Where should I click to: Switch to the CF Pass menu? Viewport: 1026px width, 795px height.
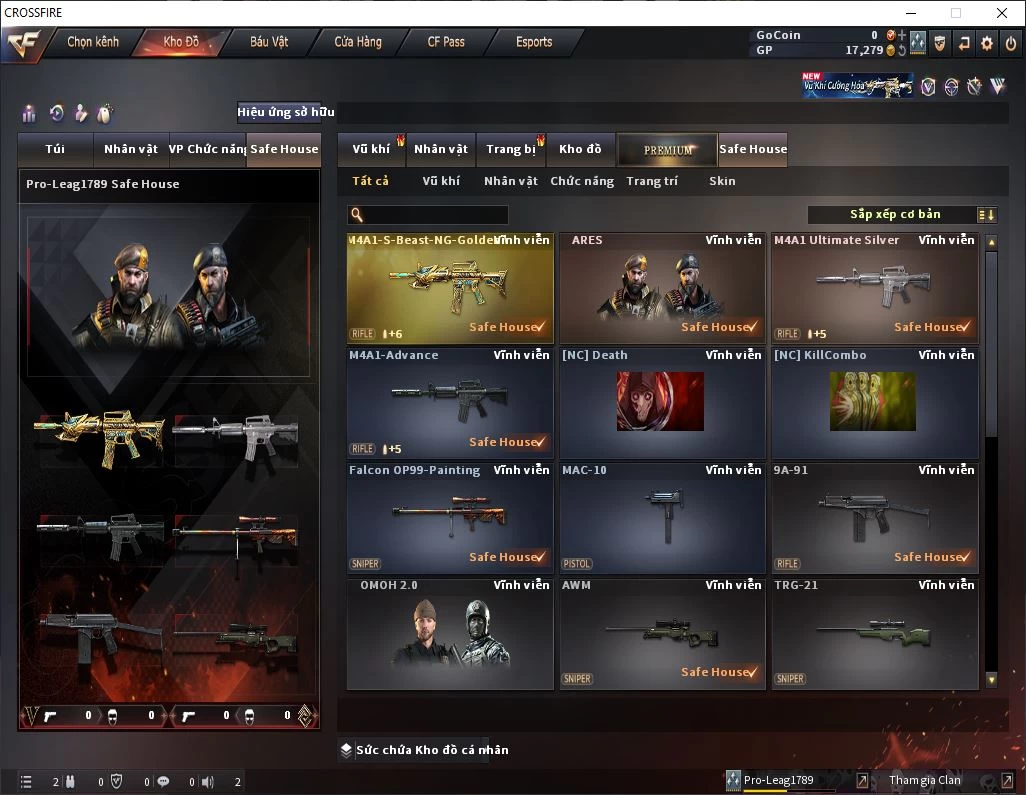click(446, 42)
